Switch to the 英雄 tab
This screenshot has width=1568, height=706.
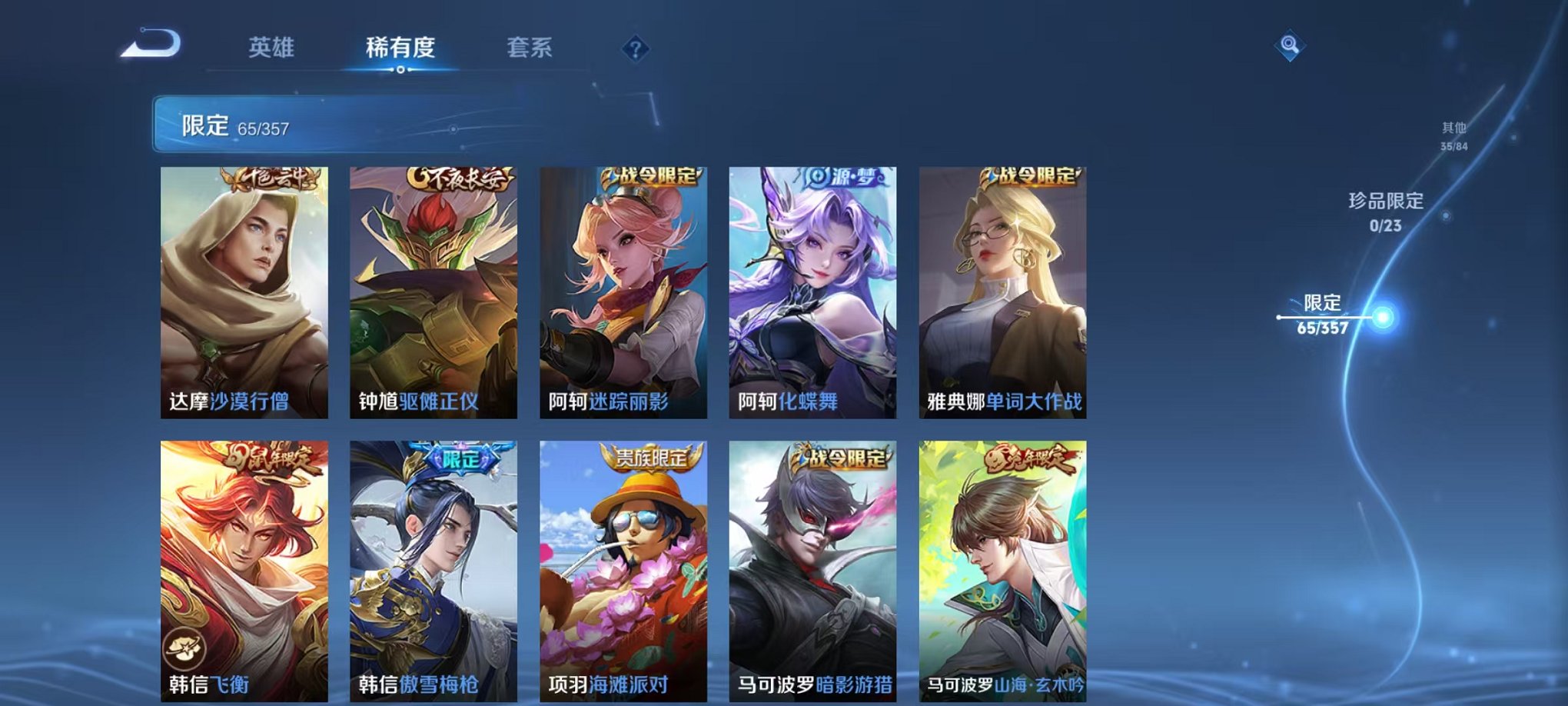[x=271, y=48]
